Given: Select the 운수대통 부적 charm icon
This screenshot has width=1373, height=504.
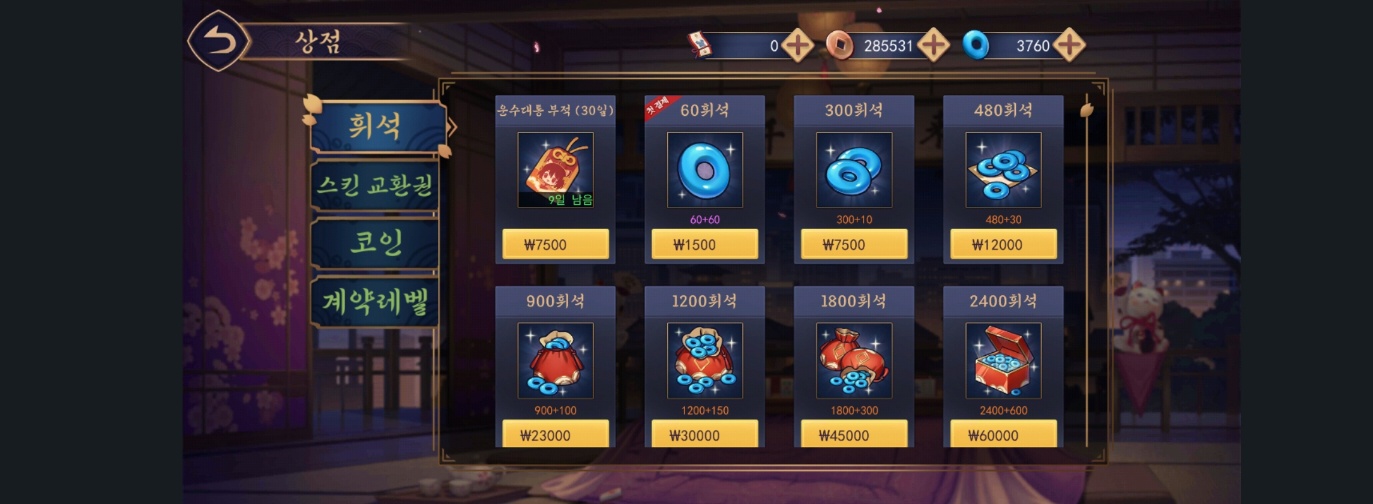Looking at the screenshot, I should point(555,169).
